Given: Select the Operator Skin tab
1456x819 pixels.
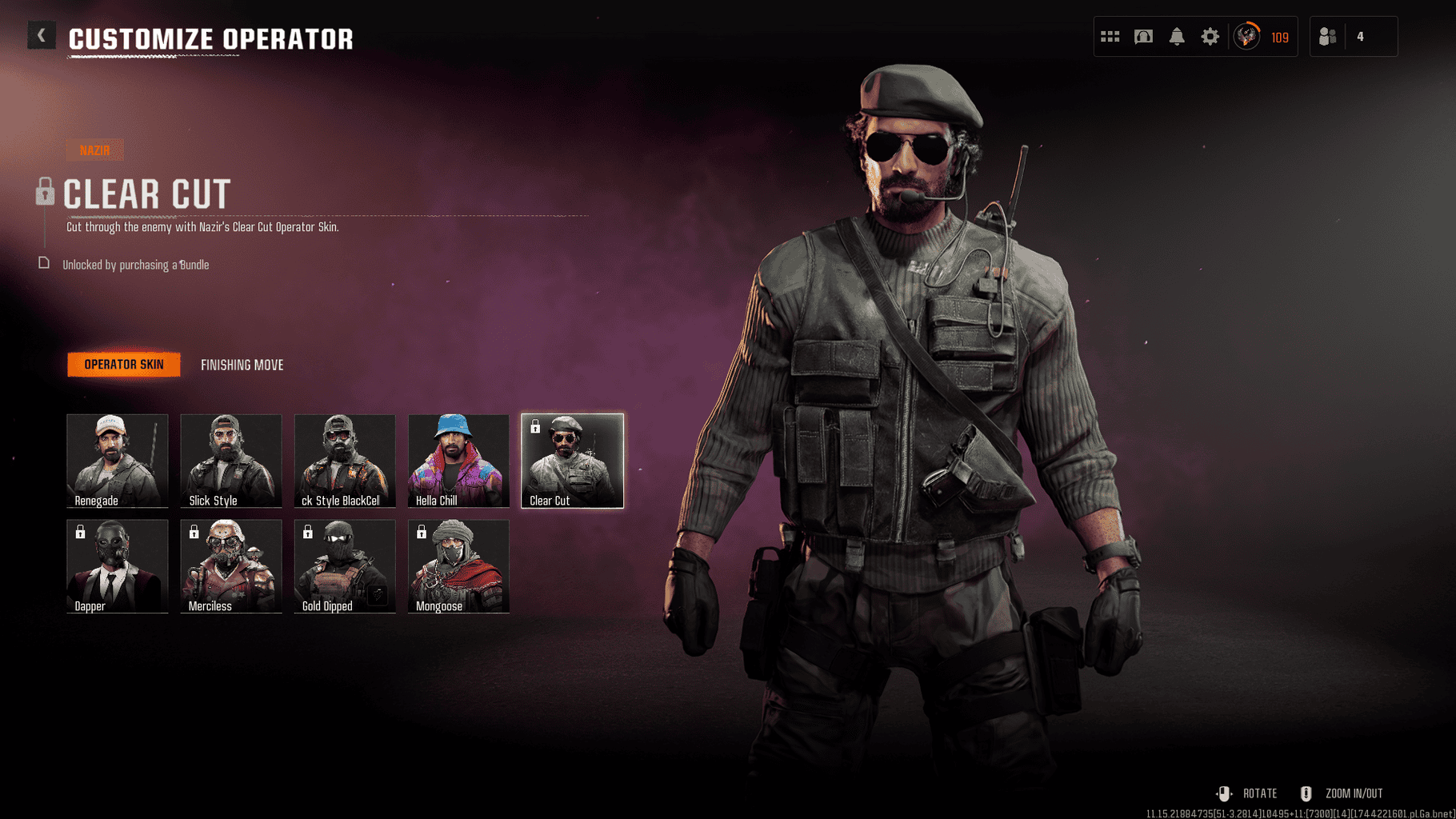Looking at the screenshot, I should (x=122, y=364).
